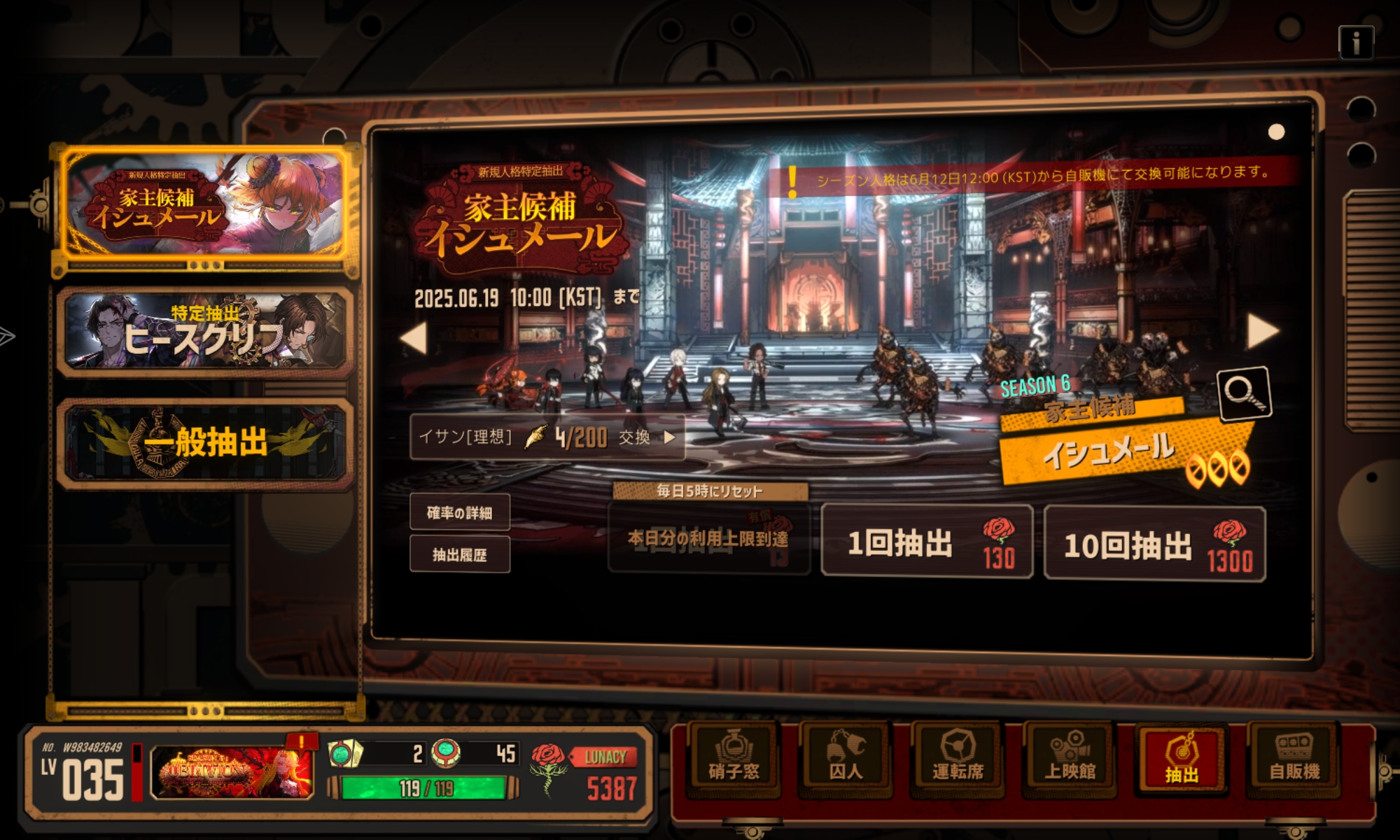Show the previous banner with left arrow
This screenshot has width=1400, height=840.
coord(414,337)
